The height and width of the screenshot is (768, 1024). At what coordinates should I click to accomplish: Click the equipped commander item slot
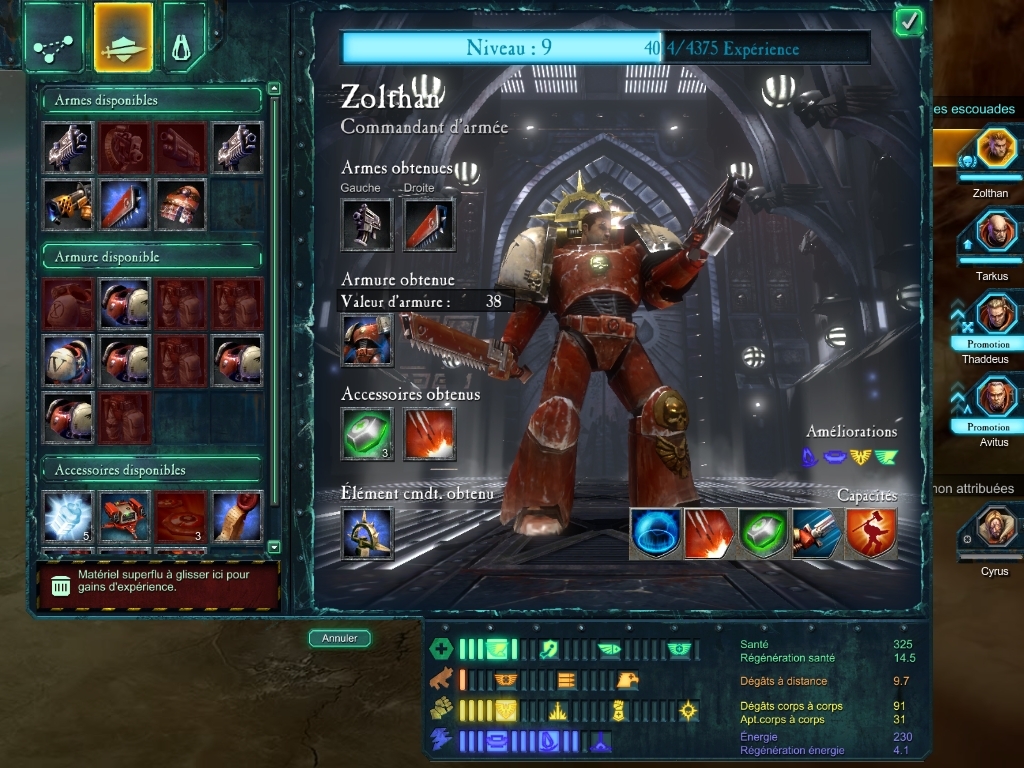367,533
